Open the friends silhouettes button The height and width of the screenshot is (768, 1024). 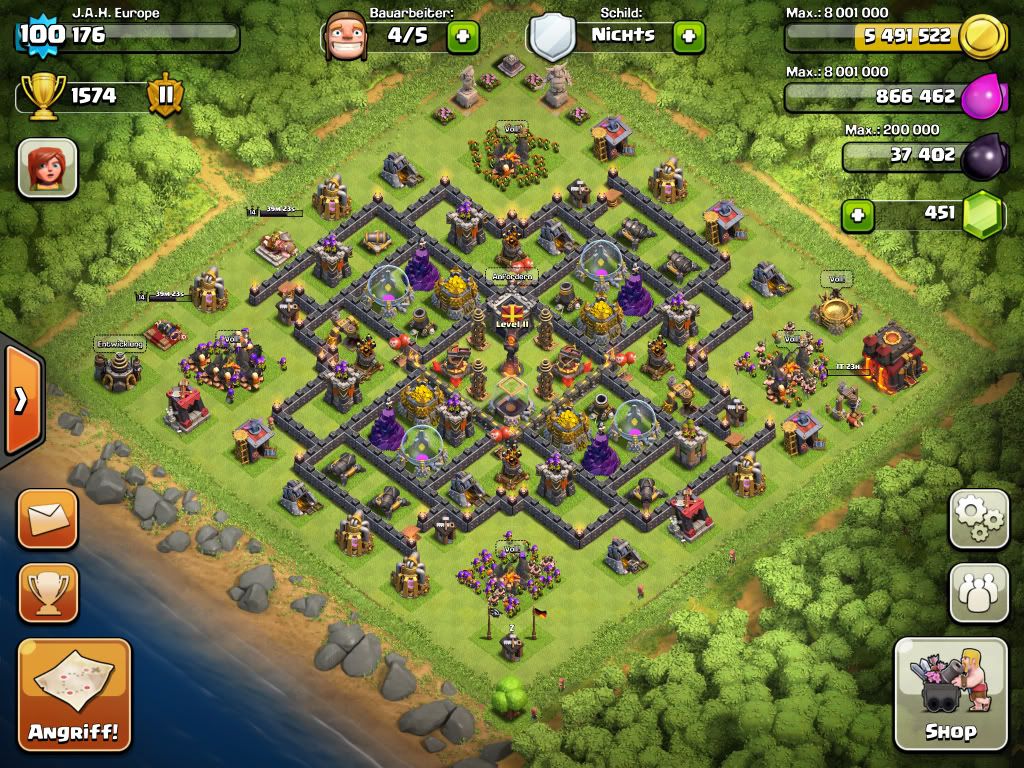(x=978, y=592)
